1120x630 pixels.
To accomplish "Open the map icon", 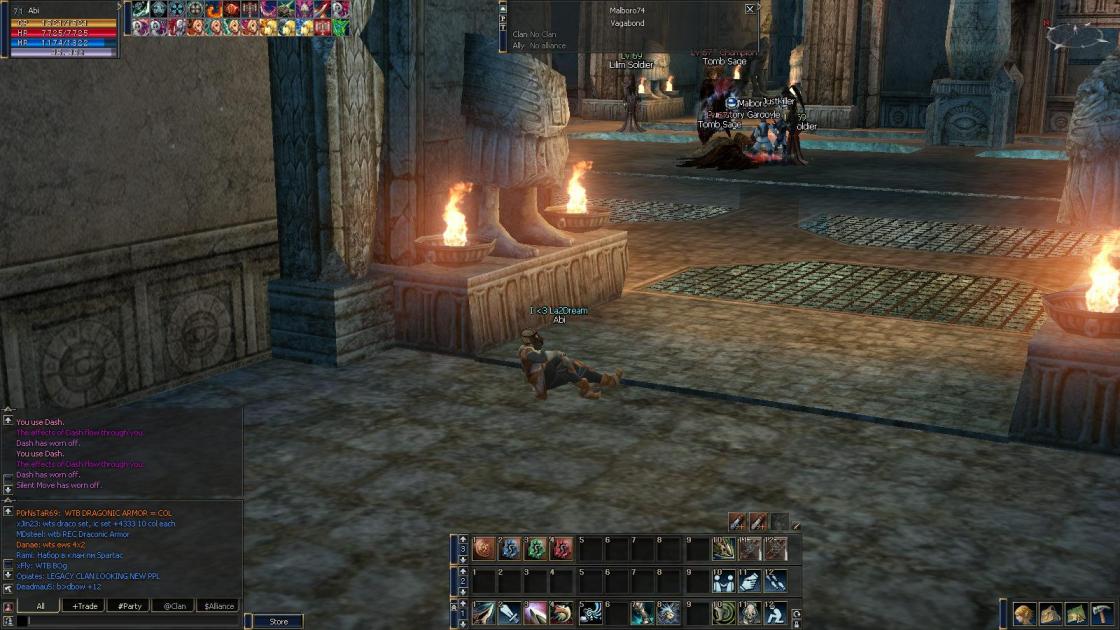I will 1076,614.
